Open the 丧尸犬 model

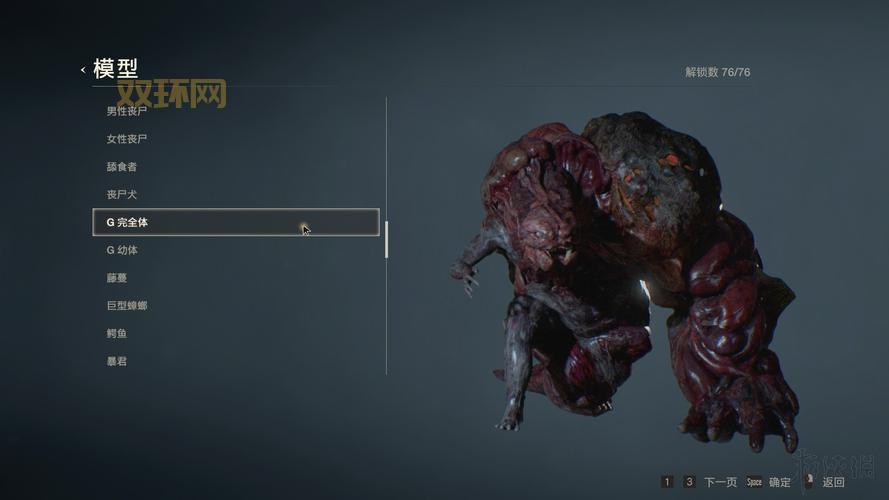pyautogui.click(x=122, y=194)
